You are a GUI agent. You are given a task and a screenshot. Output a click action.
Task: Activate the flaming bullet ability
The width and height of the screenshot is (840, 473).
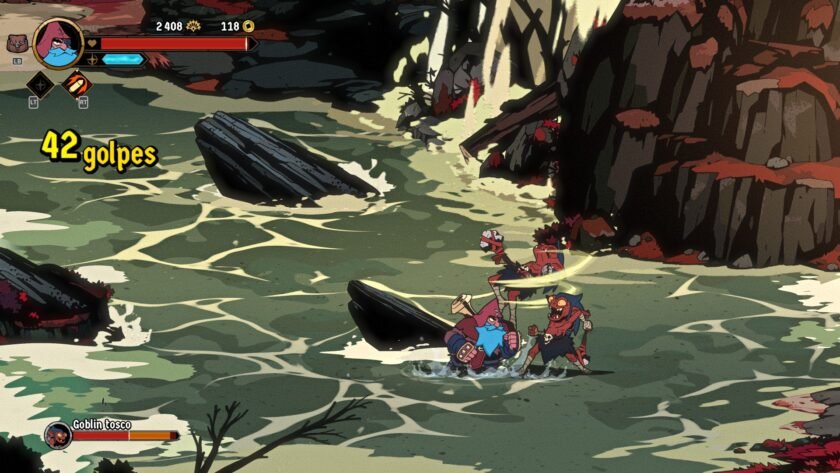76,83
